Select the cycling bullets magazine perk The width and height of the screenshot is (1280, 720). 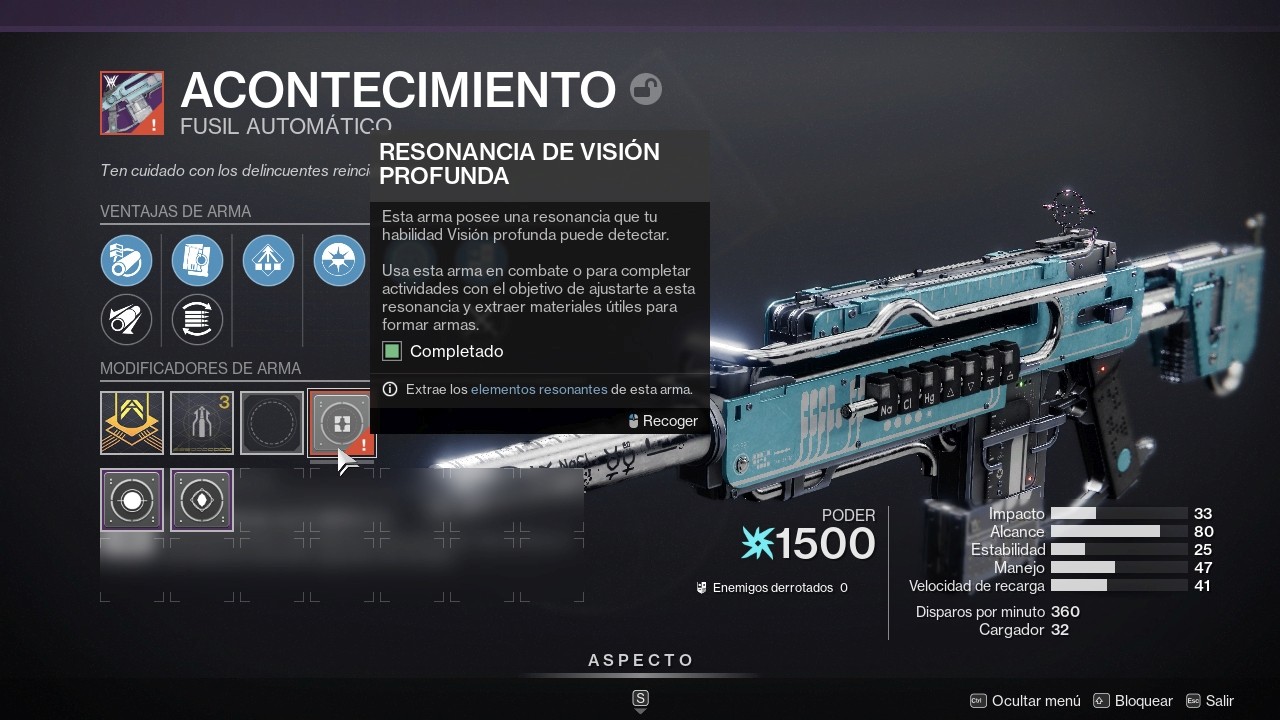197,320
